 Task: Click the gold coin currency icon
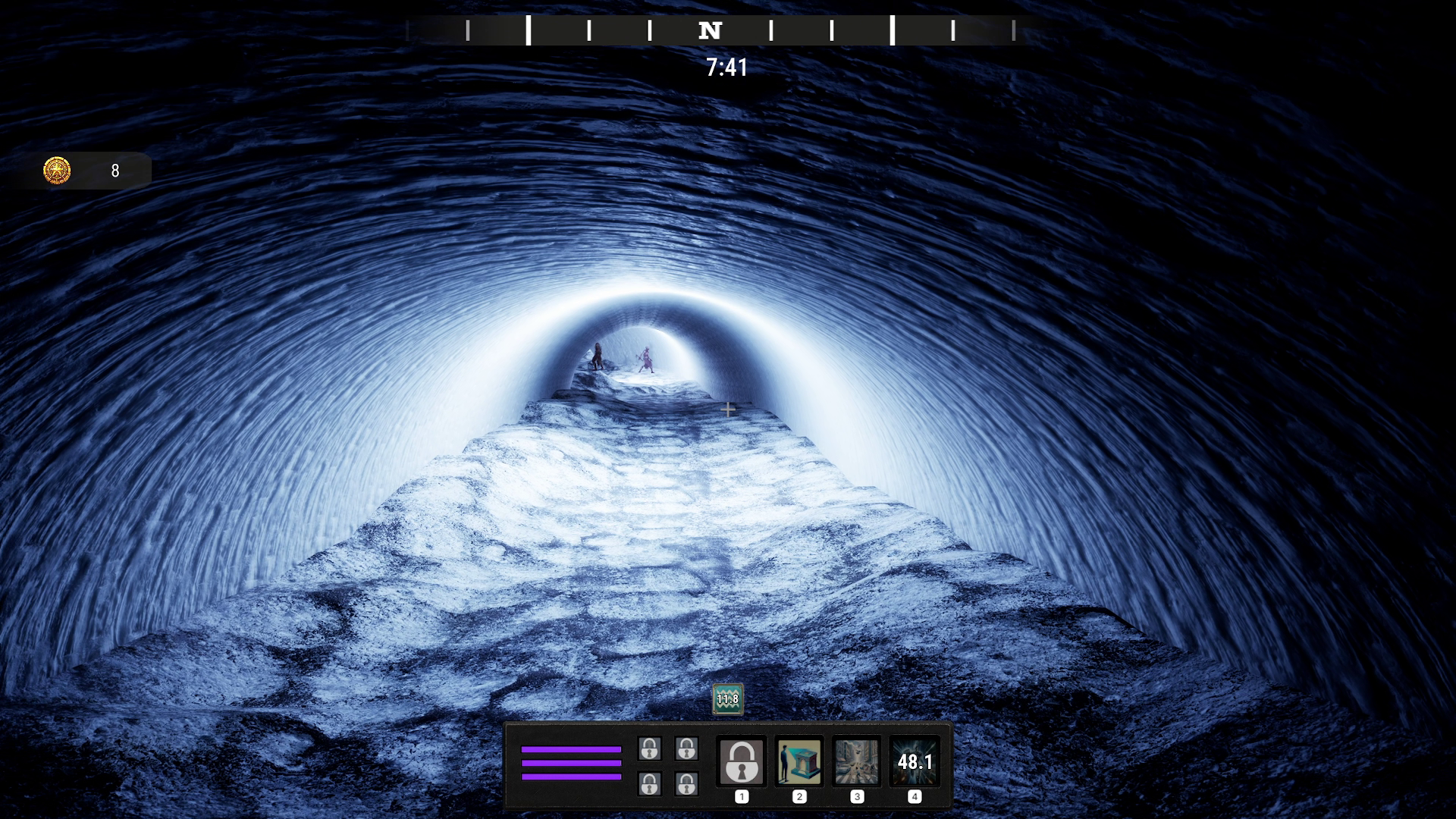point(57,171)
